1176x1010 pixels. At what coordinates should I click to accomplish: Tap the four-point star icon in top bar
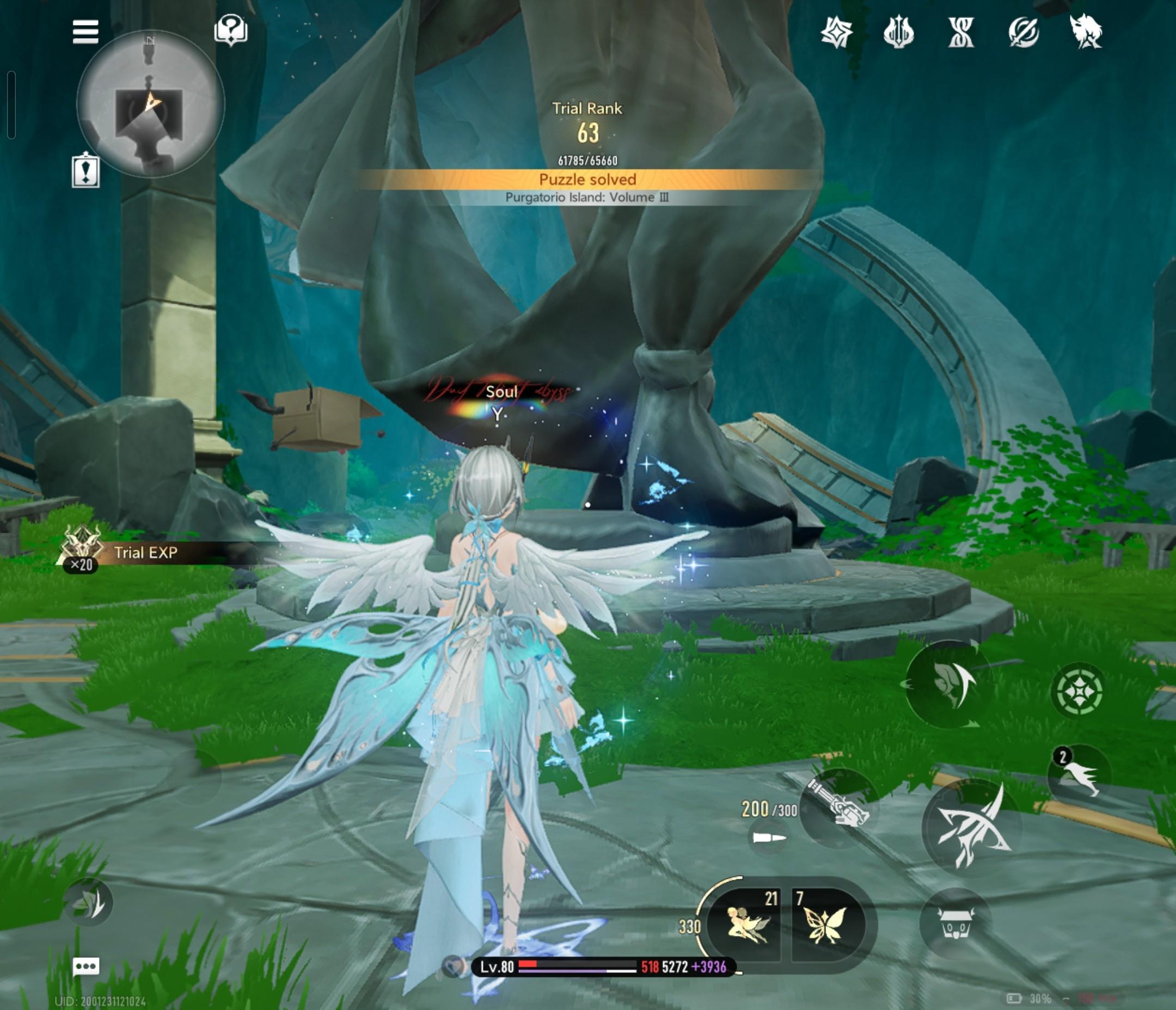click(x=837, y=32)
